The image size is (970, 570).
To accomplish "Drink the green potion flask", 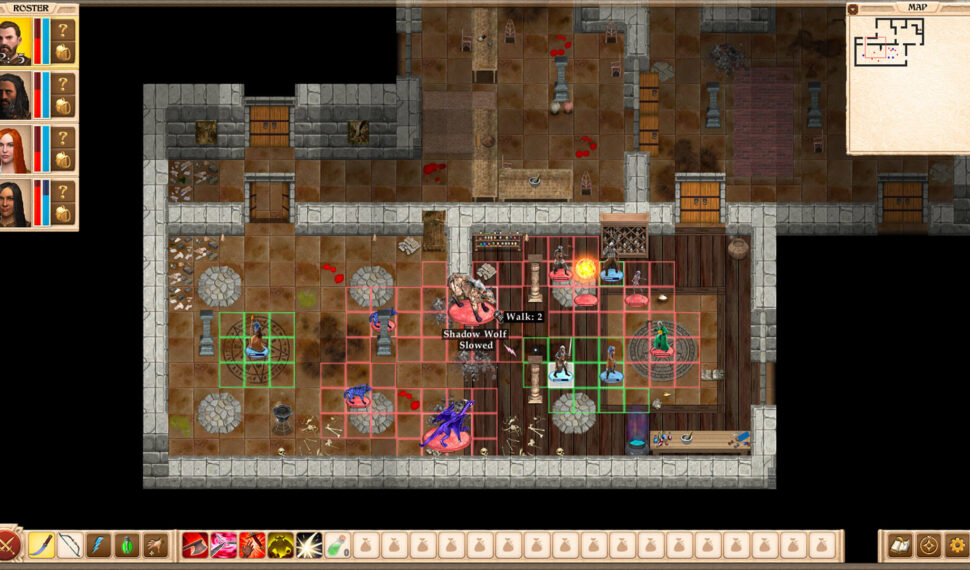I will [x=337, y=545].
